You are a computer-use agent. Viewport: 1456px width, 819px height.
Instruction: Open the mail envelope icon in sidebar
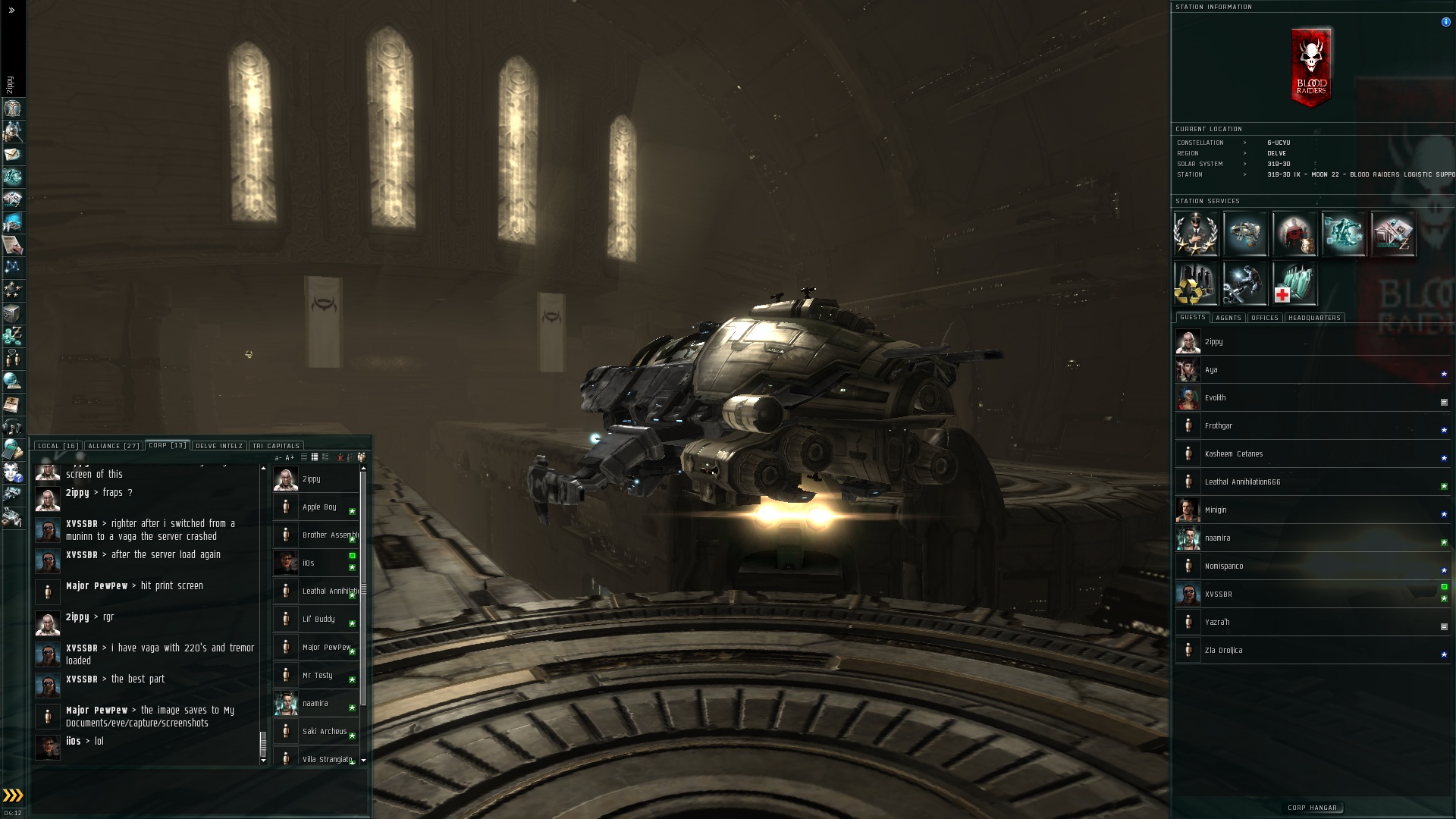(x=12, y=155)
